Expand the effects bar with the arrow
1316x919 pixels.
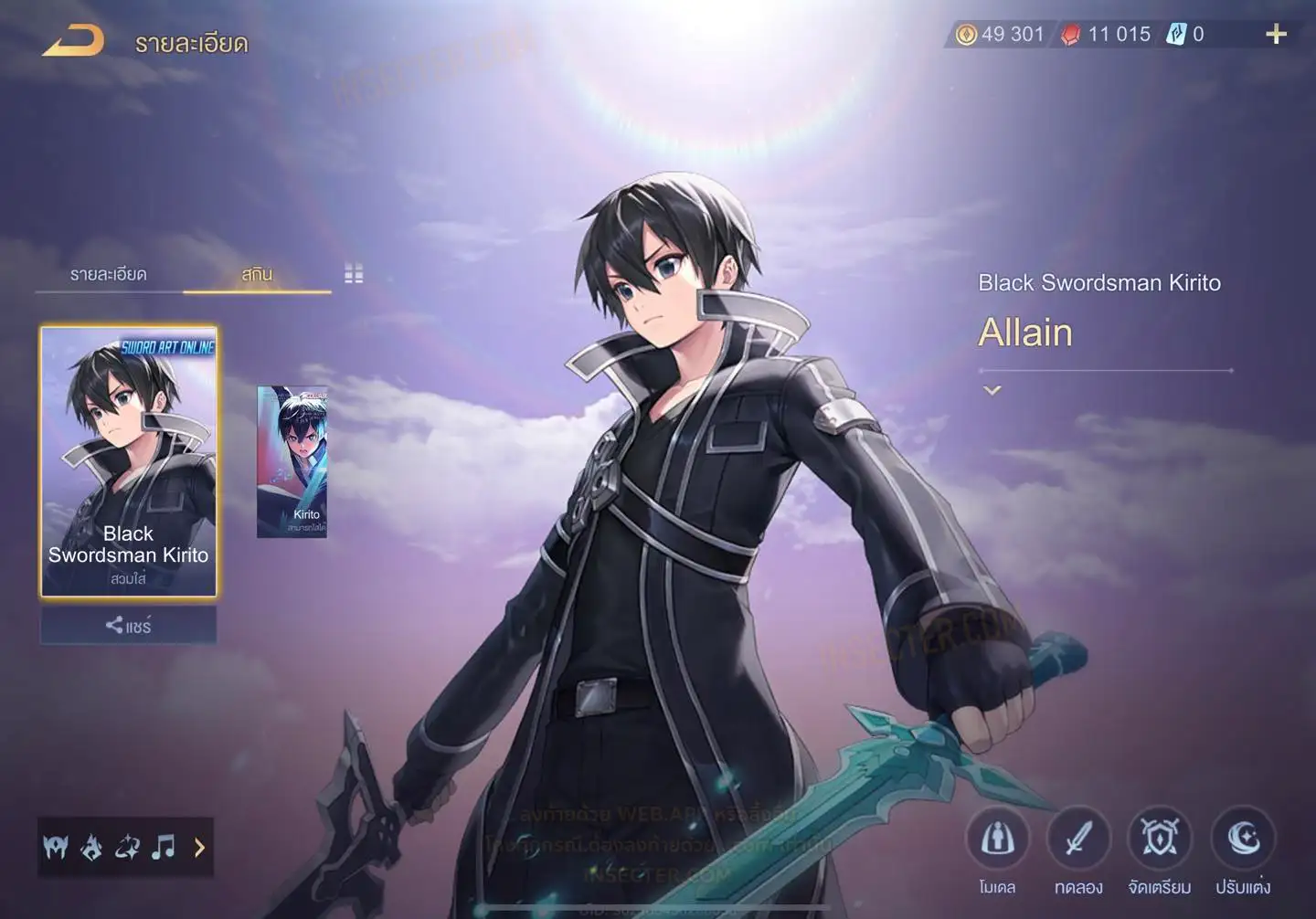click(x=199, y=848)
